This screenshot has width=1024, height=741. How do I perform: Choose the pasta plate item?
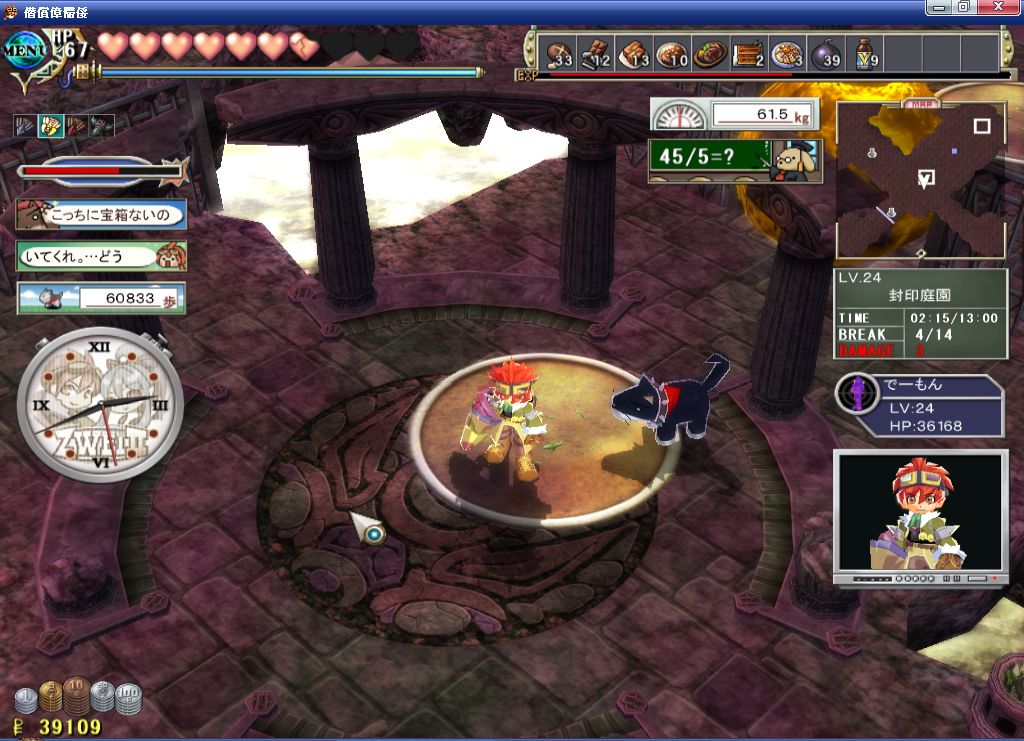(788, 52)
